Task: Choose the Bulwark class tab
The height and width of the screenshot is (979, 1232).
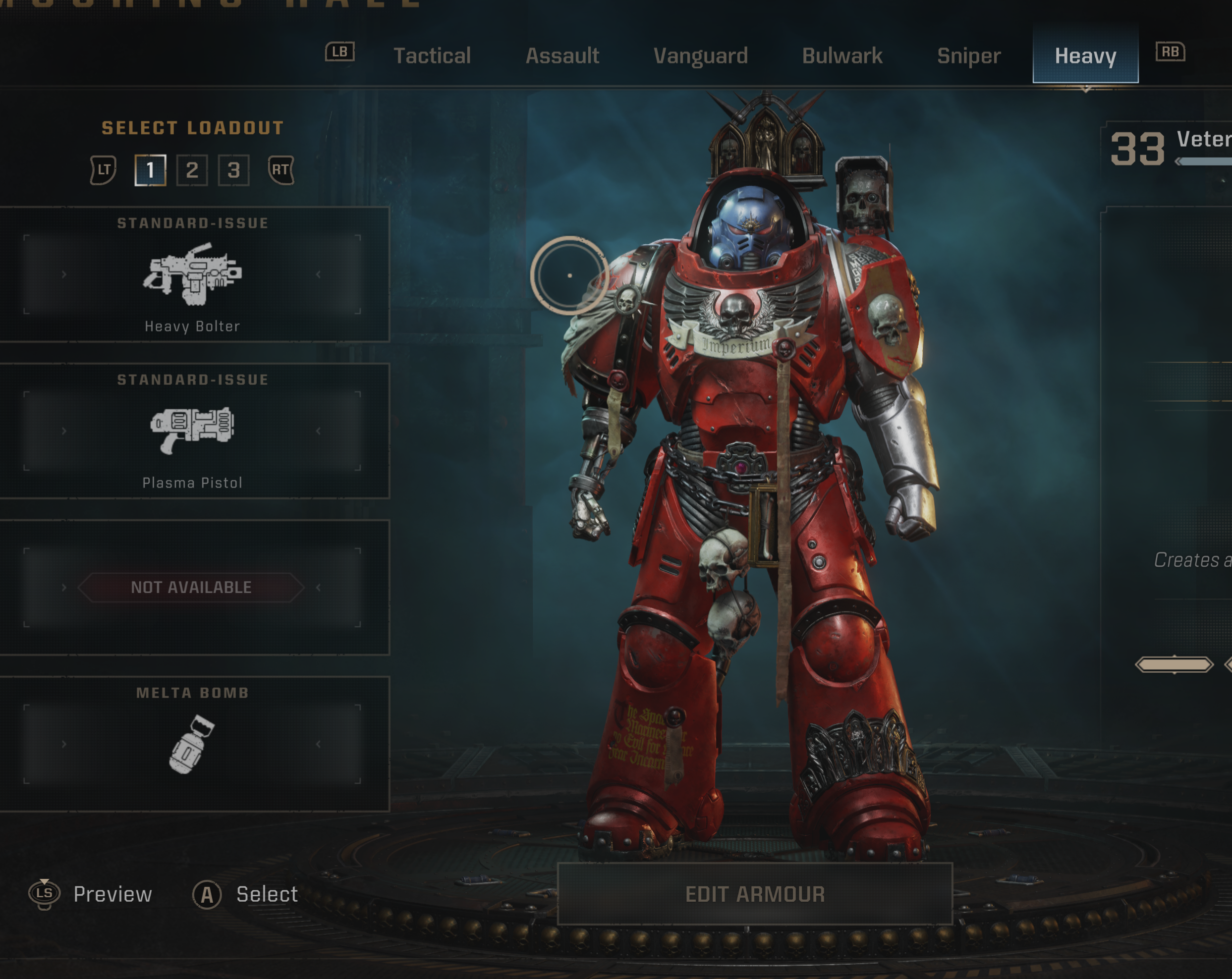Action: [841, 56]
